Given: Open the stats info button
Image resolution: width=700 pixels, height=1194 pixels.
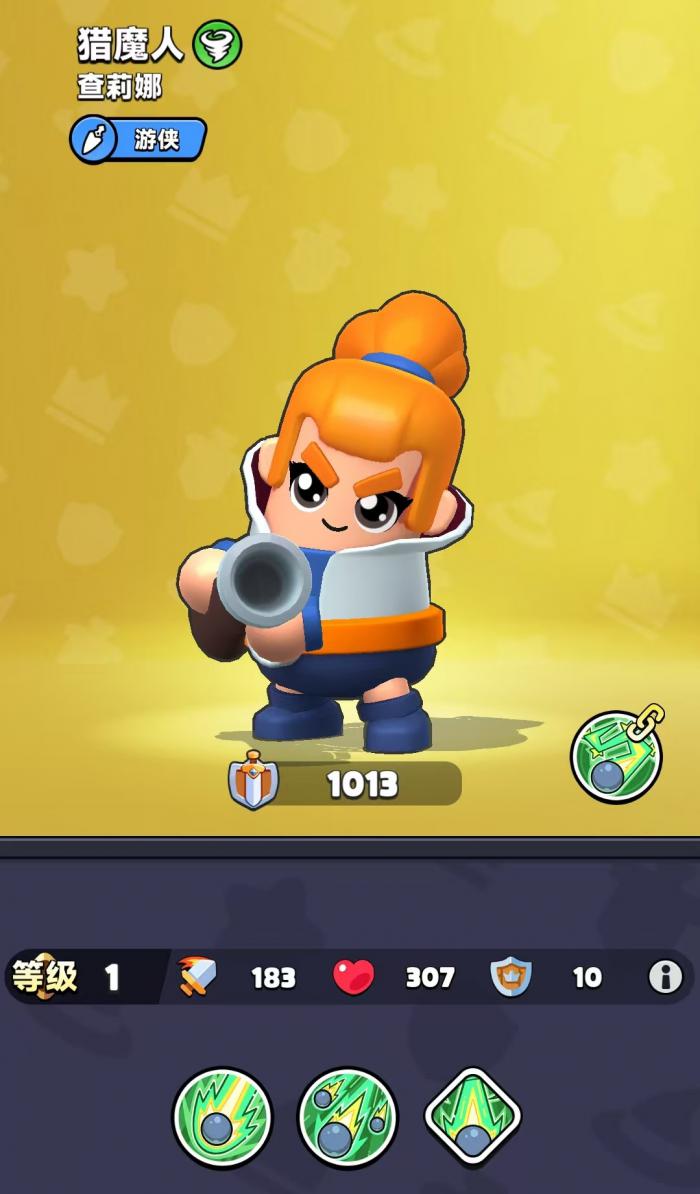Looking at the screenshot, I should [665, 976].
